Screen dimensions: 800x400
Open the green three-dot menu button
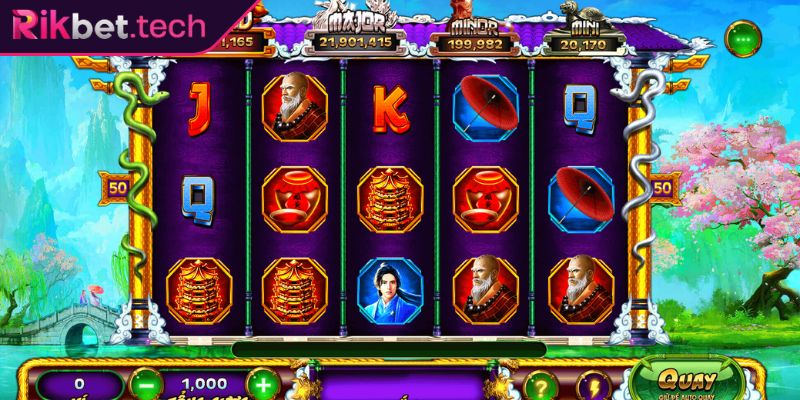tap(742, 41)
